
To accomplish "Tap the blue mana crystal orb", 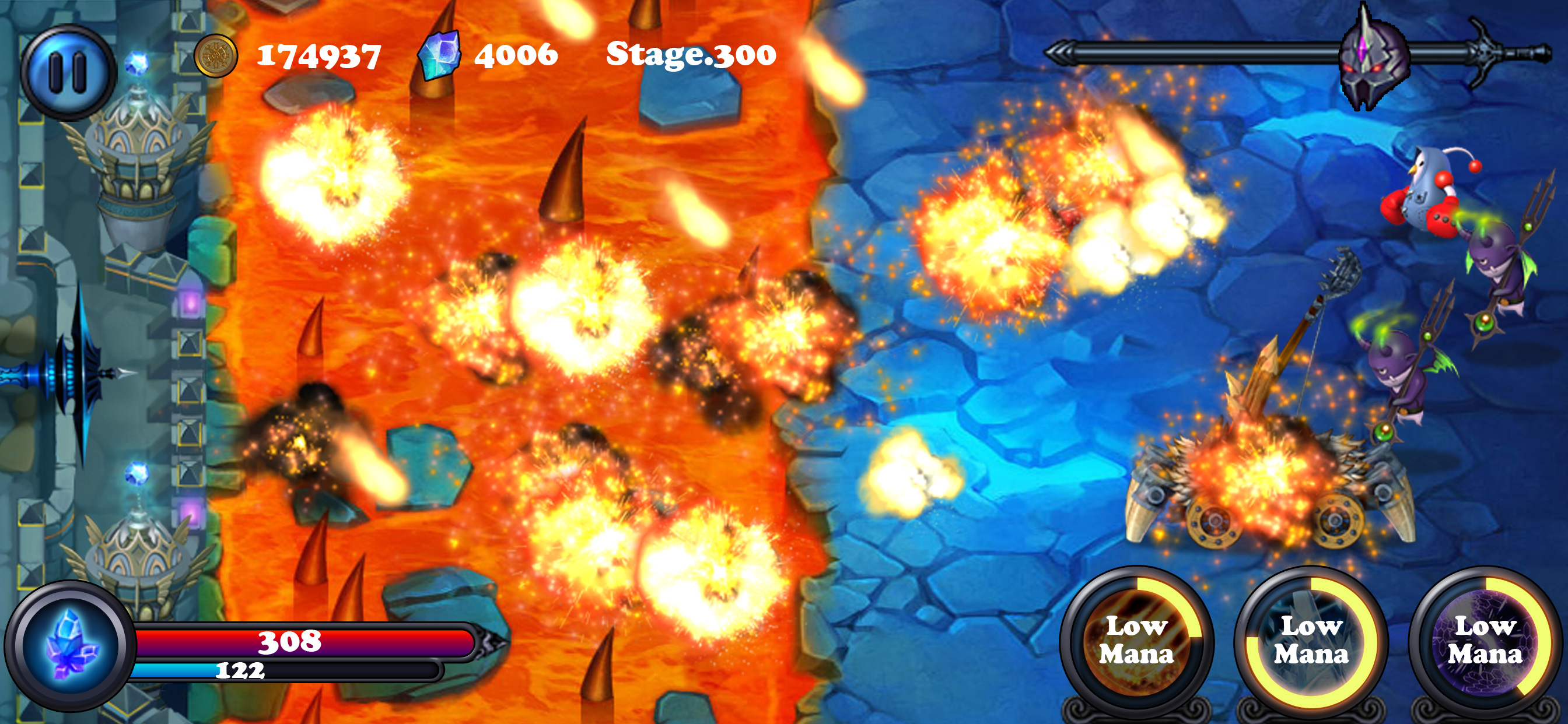I will click(71, 645).
